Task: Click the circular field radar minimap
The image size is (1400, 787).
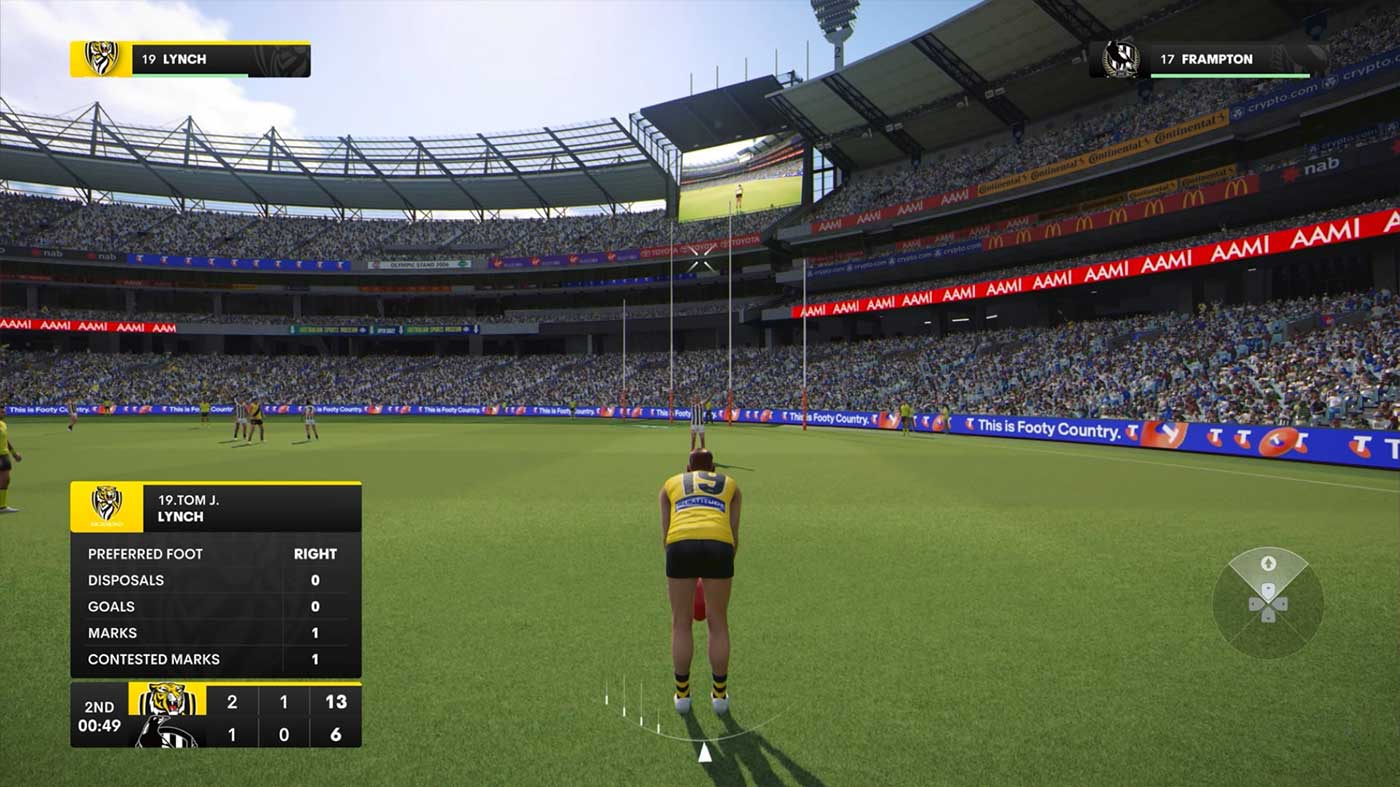Action: point(1267,602)
